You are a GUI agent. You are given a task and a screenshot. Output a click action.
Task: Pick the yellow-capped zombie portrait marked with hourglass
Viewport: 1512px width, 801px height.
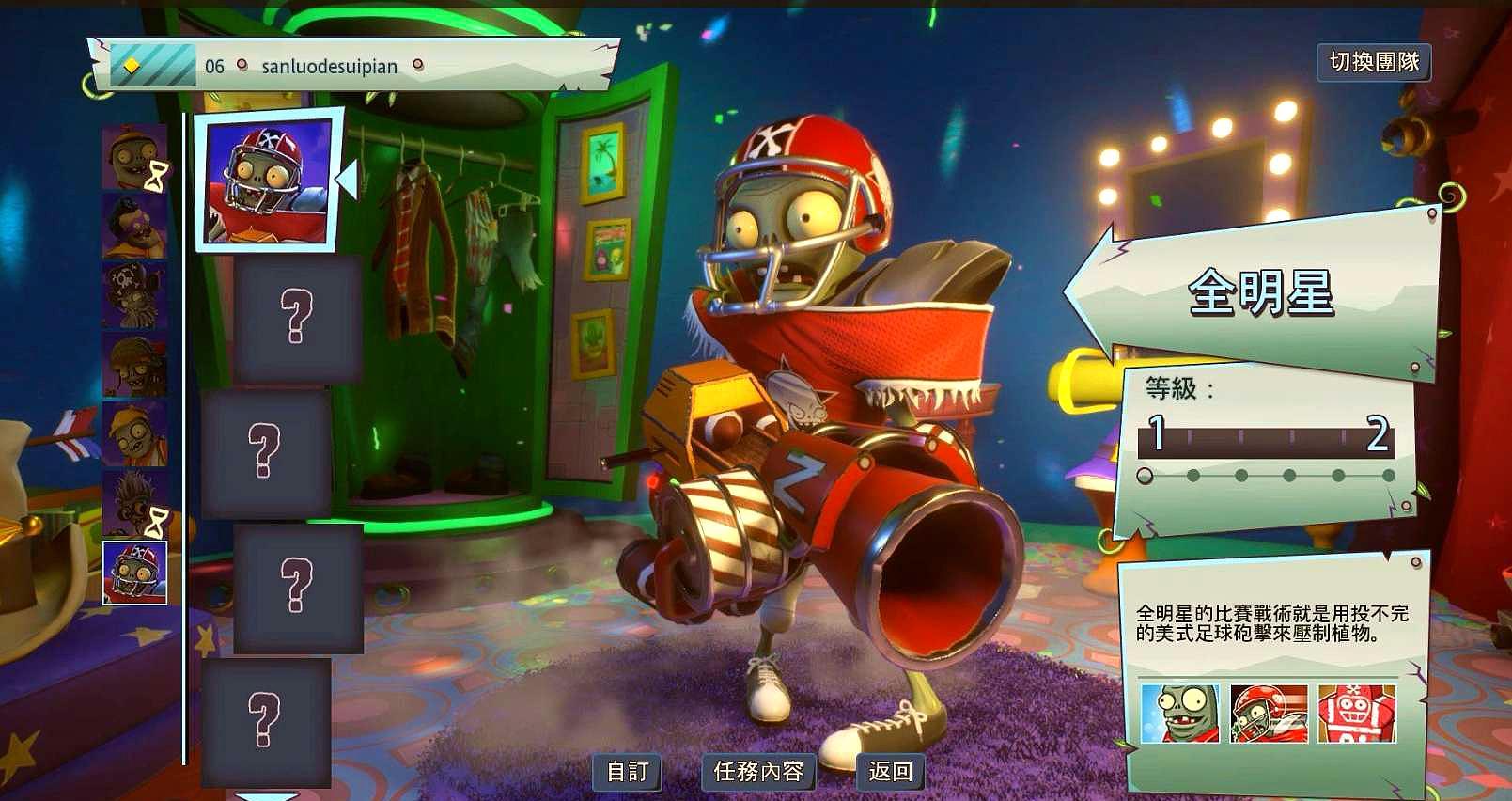pyautogui.click(x=134, y=158)
